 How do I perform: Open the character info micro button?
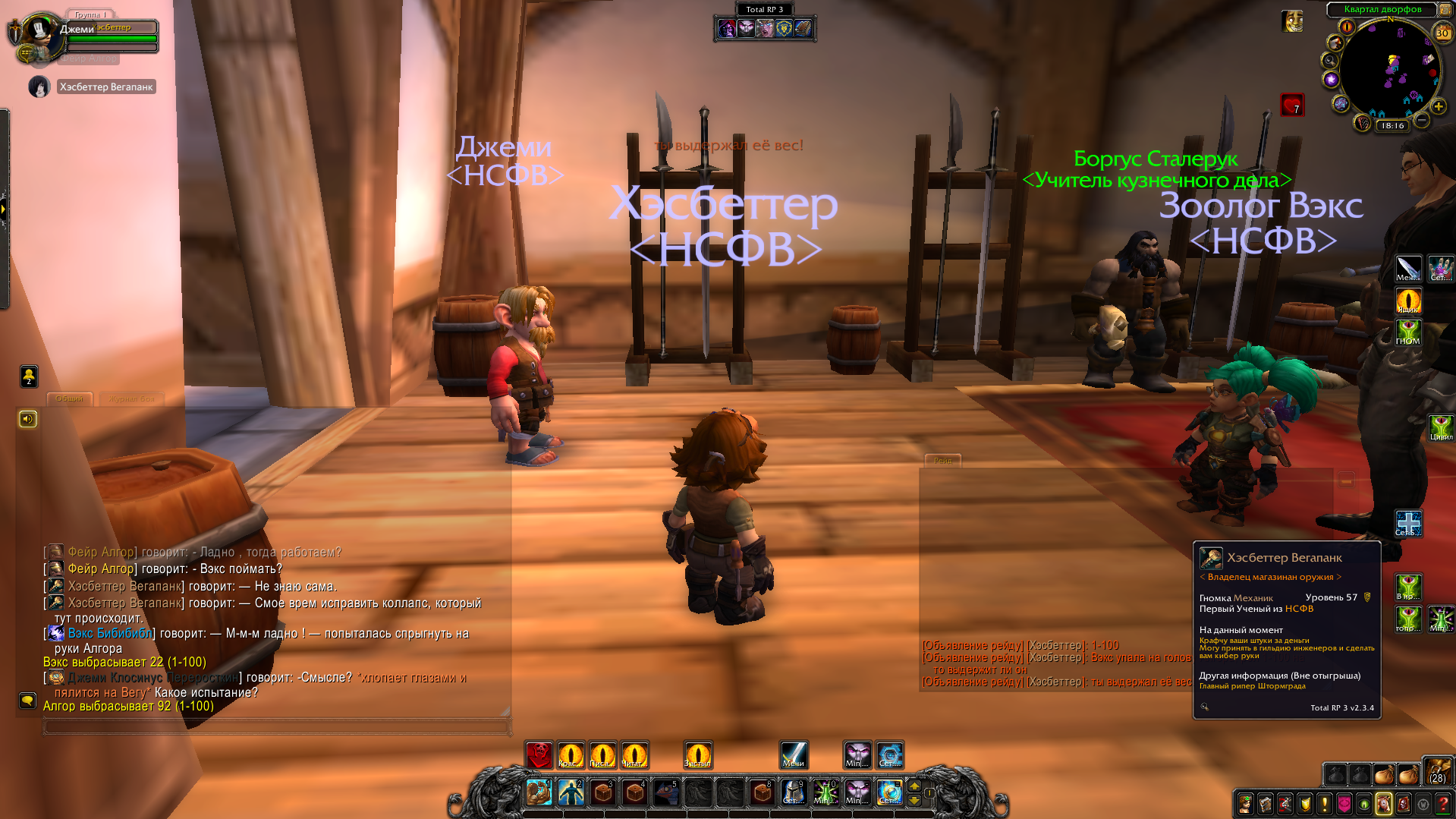tap(1245, 803)
